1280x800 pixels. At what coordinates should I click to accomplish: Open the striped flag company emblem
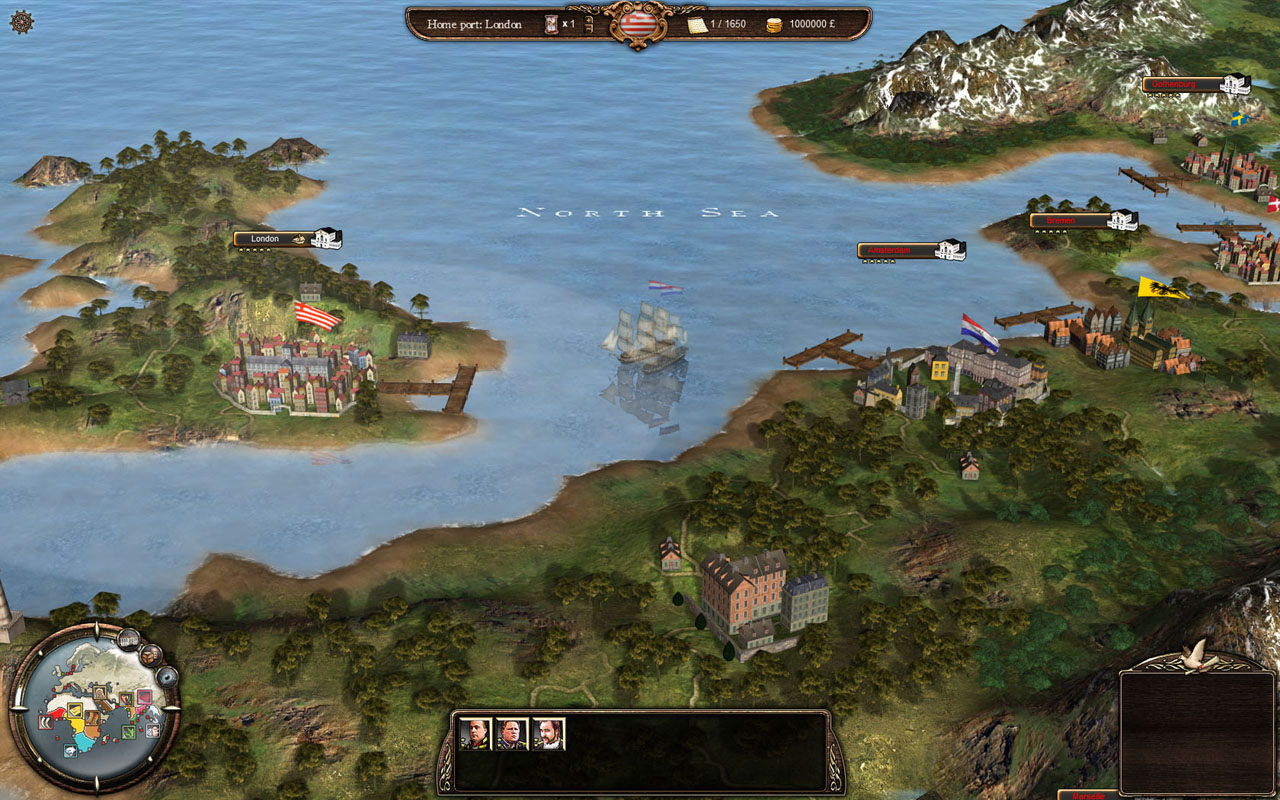click(x=637, y=23)
